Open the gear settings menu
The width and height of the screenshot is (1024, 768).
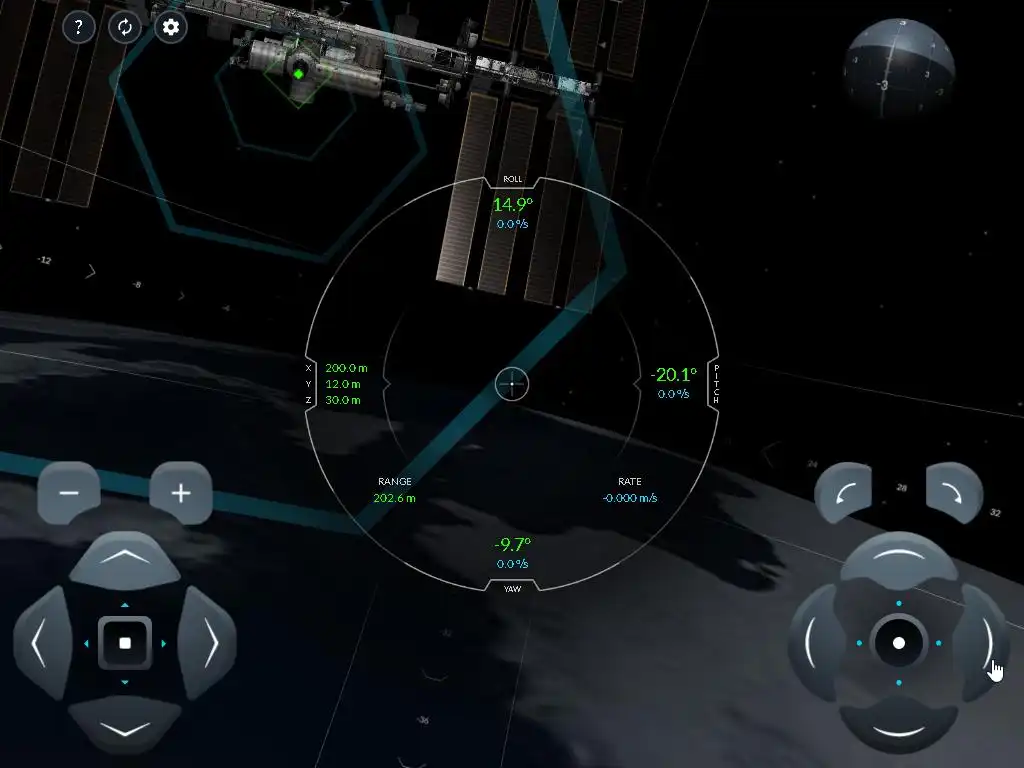click(171, 27)
